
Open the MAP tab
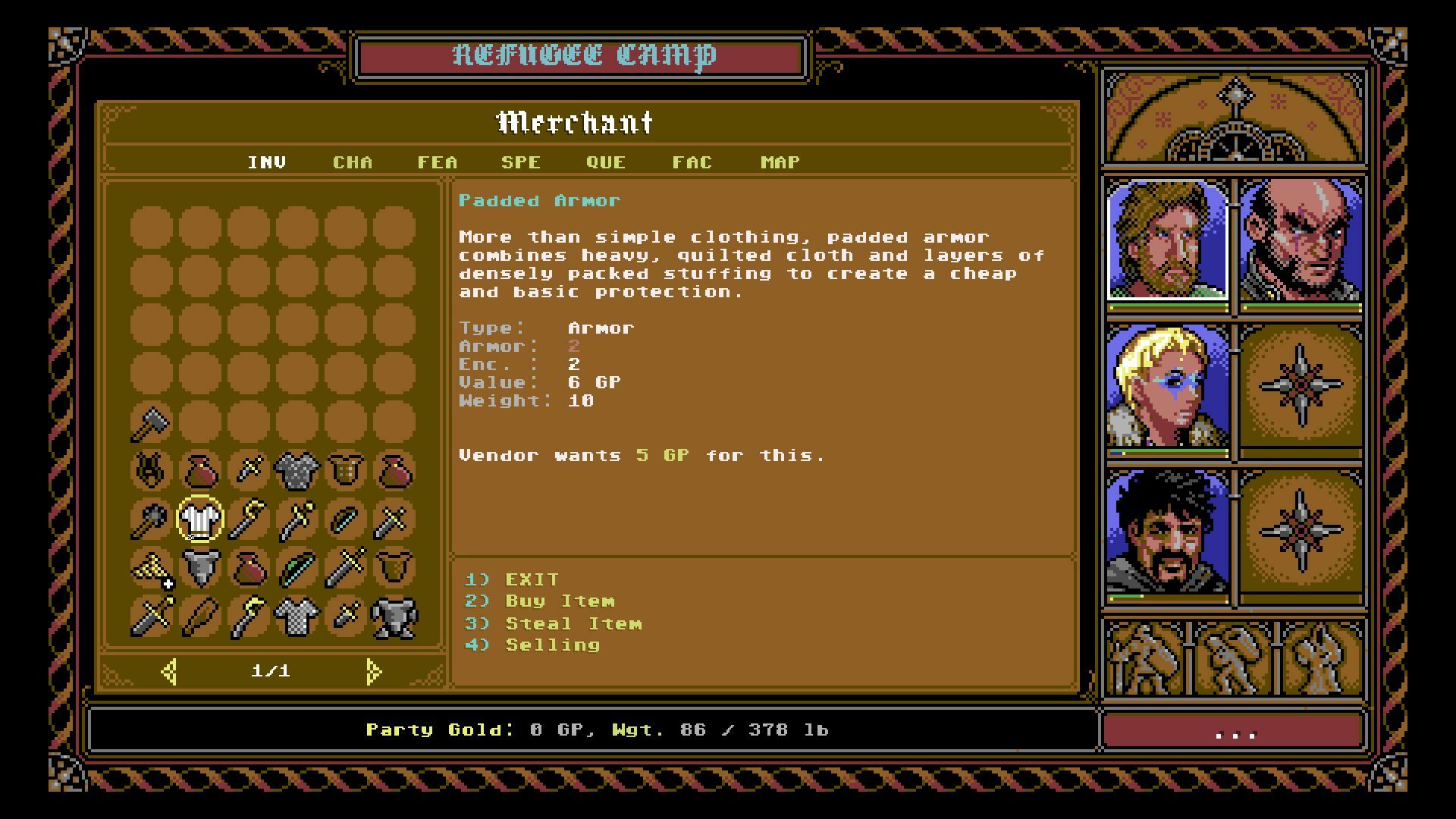pos(779,162)
